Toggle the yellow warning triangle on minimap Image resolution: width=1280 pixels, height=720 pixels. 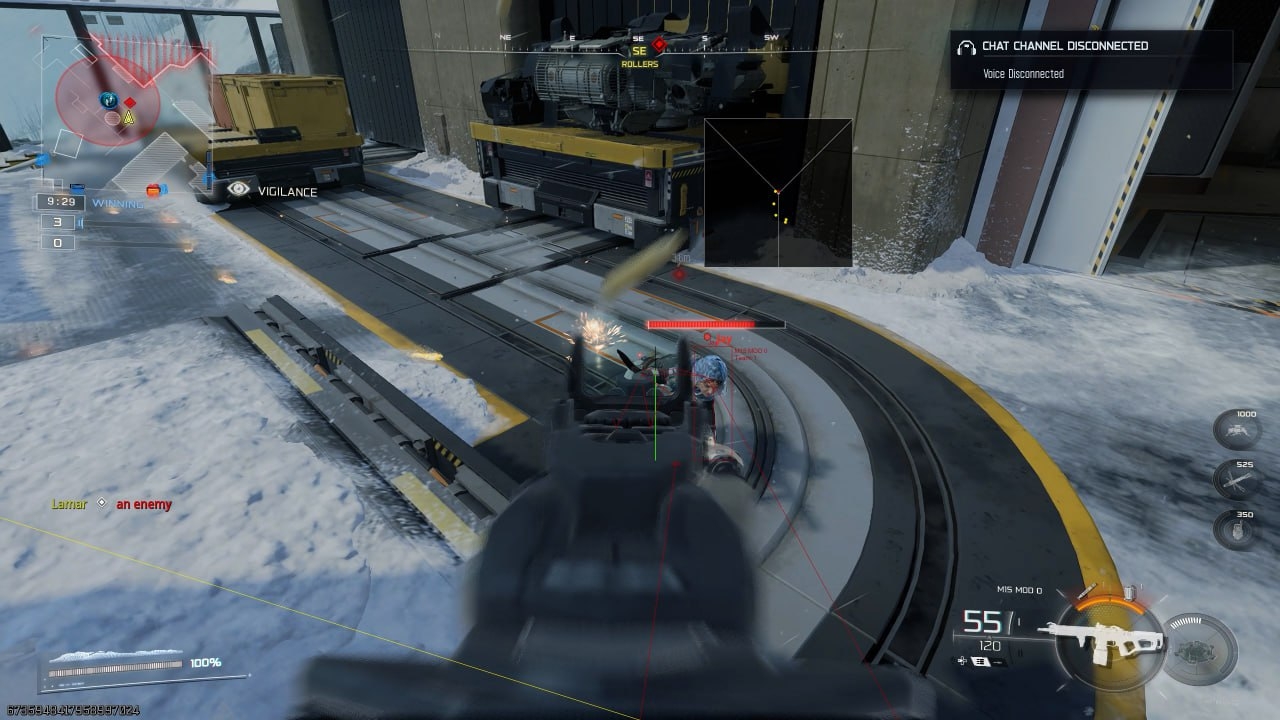pyautogui.click(x=128, y=118)
